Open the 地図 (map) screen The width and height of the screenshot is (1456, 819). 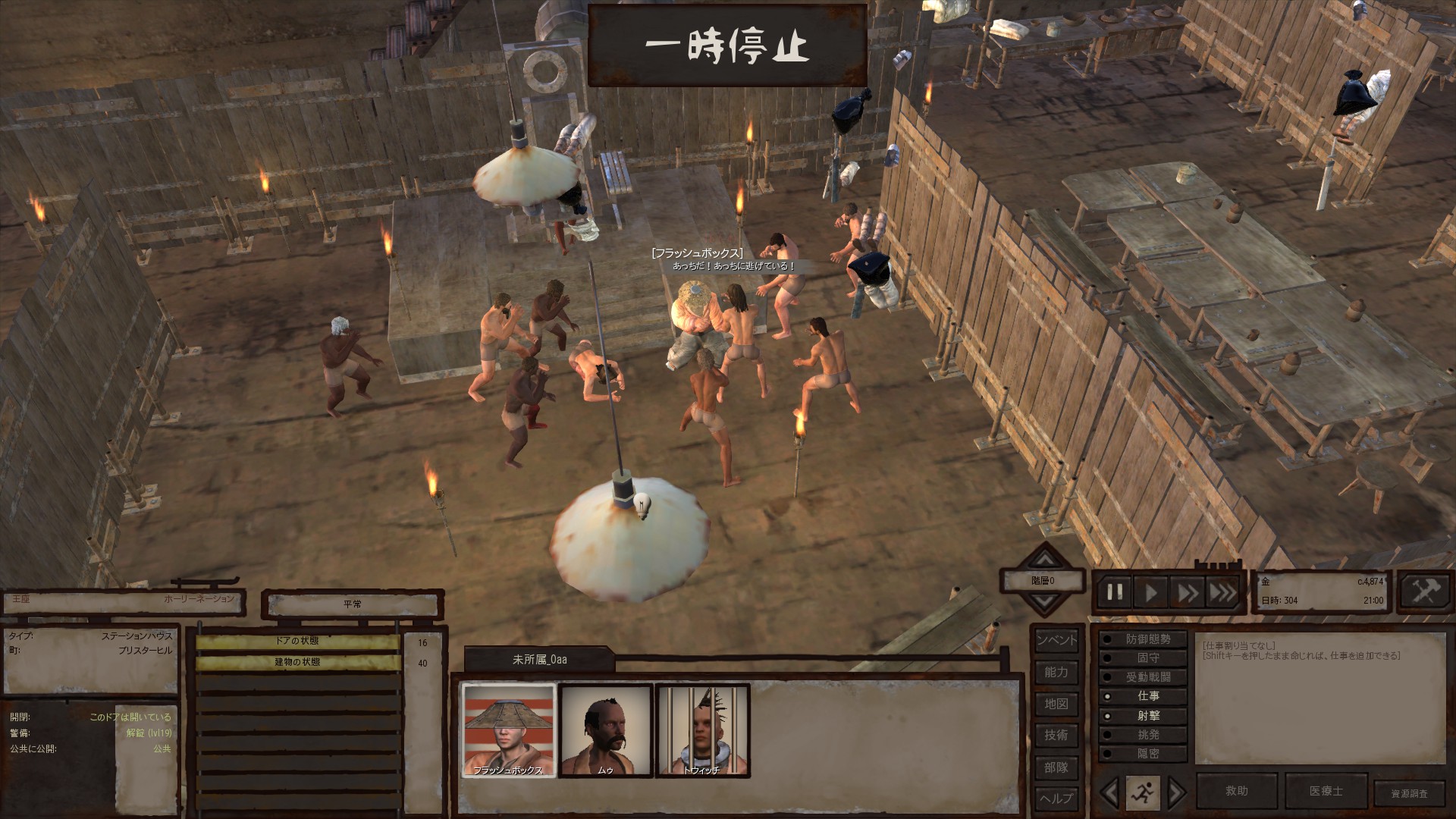1056,704
